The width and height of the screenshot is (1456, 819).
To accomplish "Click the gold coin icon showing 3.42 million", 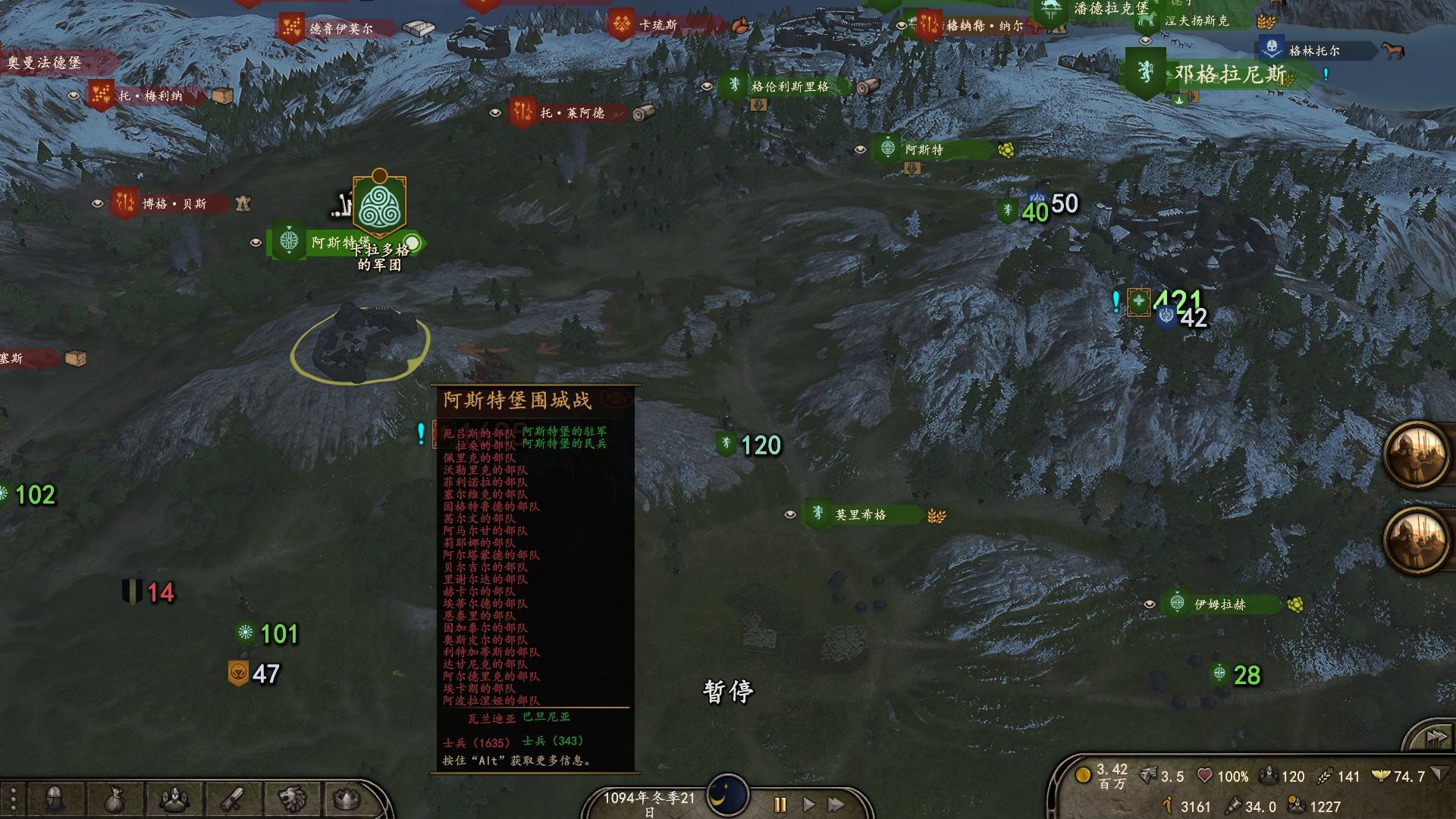I will pos(1083,776).
